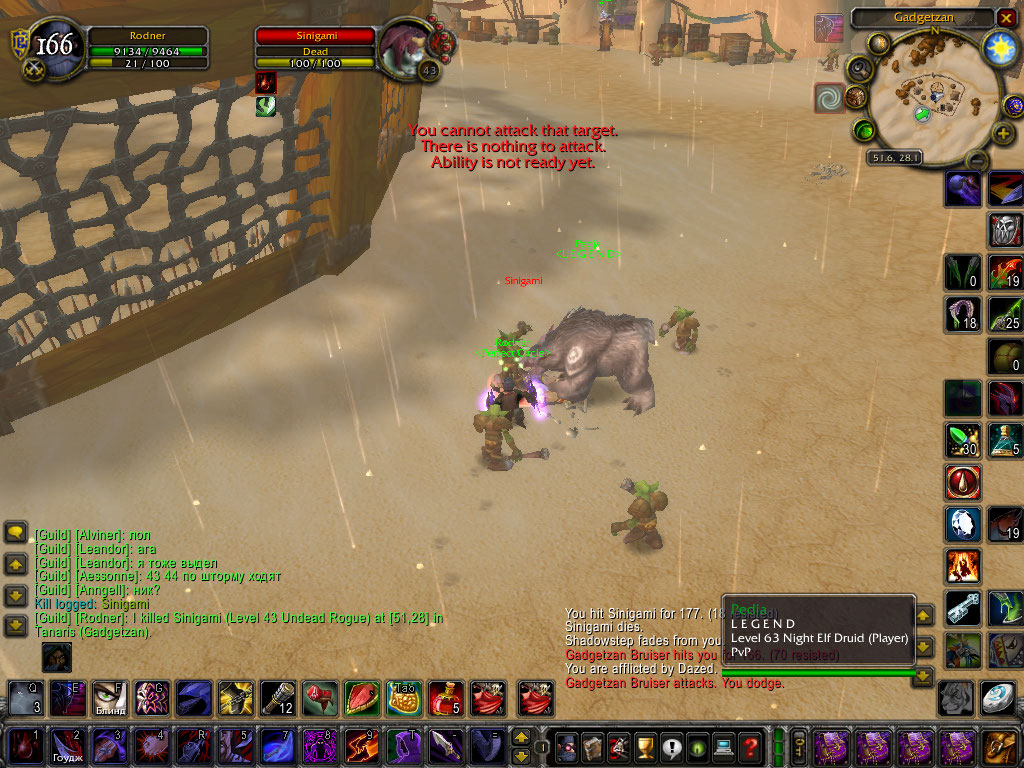Image resolution: width=1024 pixels, height=768 pixels.
Task: Use the red potion with 5 charges
Action: (445, 697)
